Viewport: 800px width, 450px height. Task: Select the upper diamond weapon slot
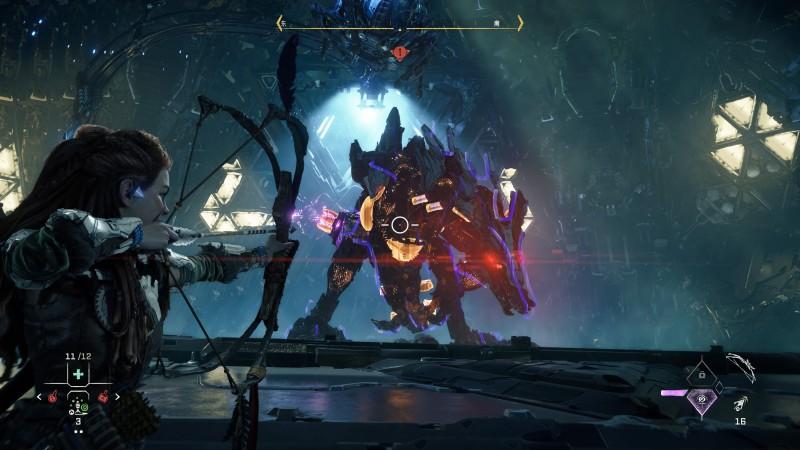click(x=703, y=373)
